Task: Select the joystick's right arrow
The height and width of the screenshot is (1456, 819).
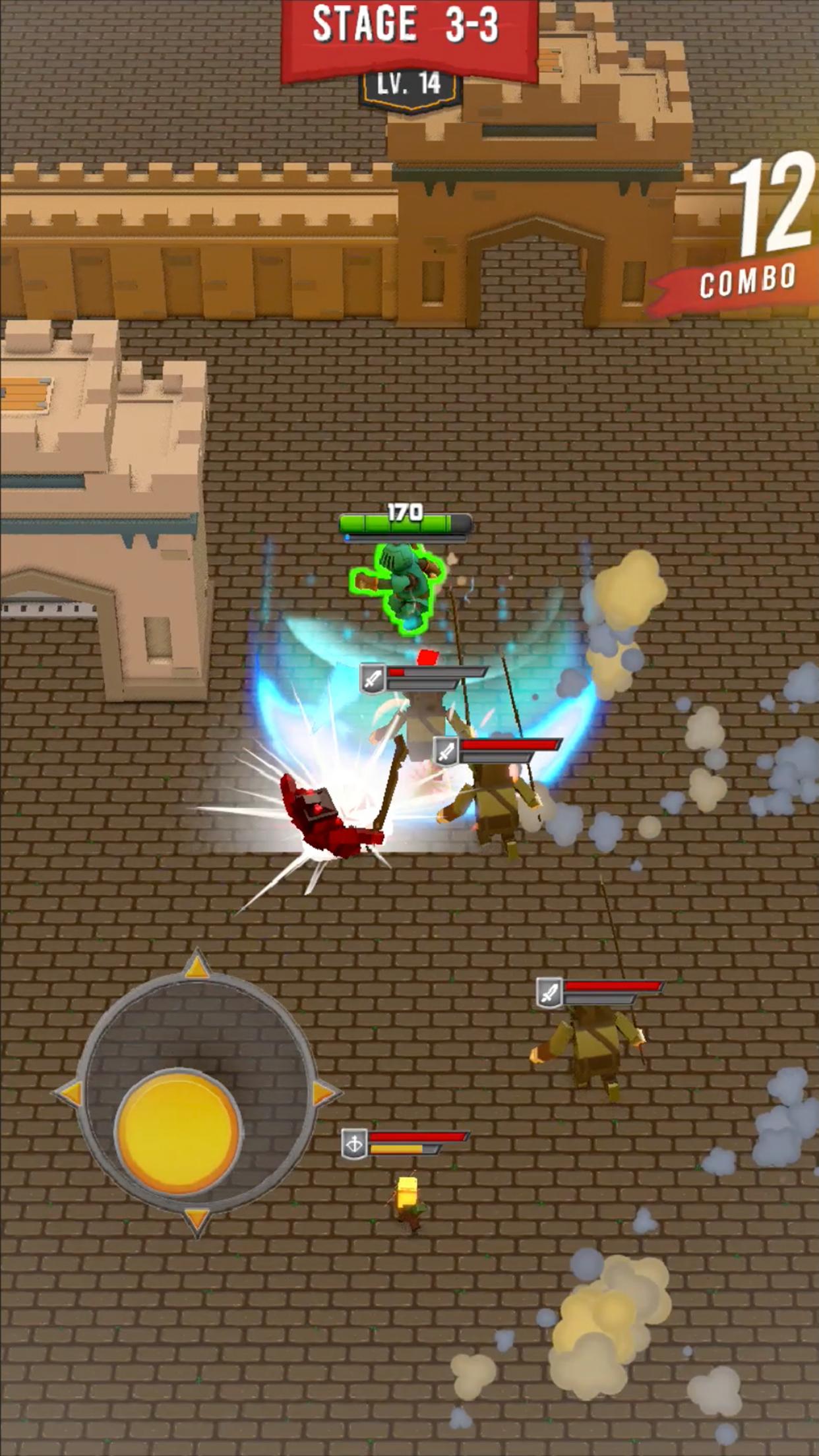Action: 323,1093
